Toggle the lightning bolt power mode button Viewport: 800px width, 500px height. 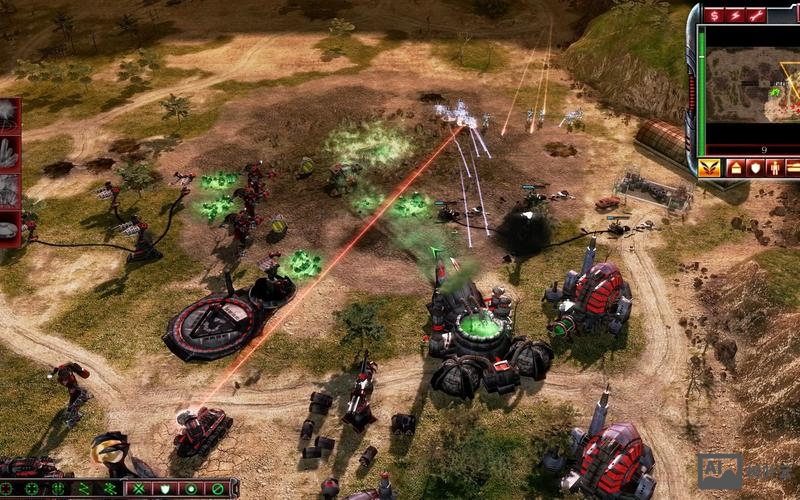(x=735, y=15)
